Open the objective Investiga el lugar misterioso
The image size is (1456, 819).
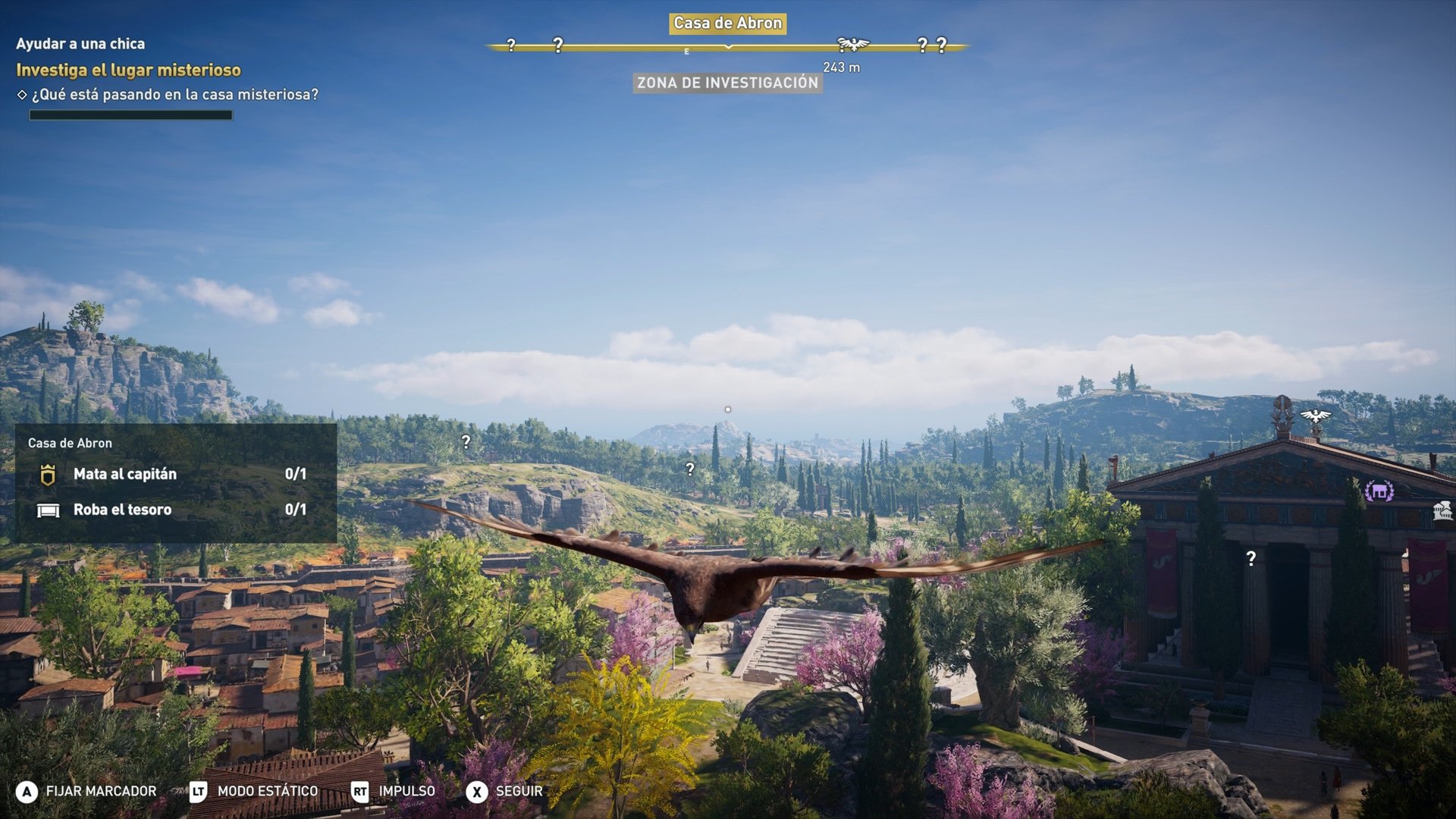pos(129,71)
